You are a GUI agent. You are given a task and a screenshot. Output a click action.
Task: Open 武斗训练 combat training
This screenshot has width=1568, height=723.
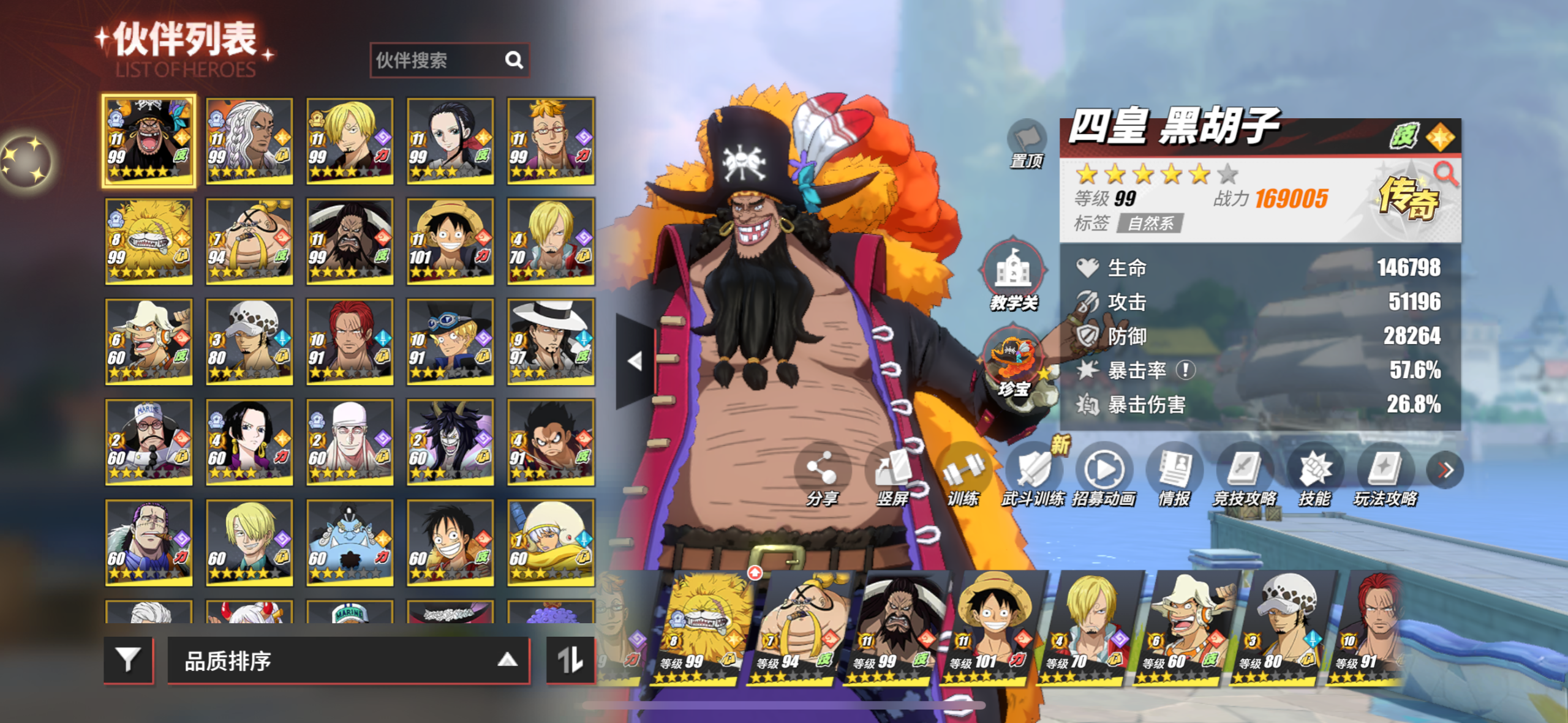(x=1033, y=476)
